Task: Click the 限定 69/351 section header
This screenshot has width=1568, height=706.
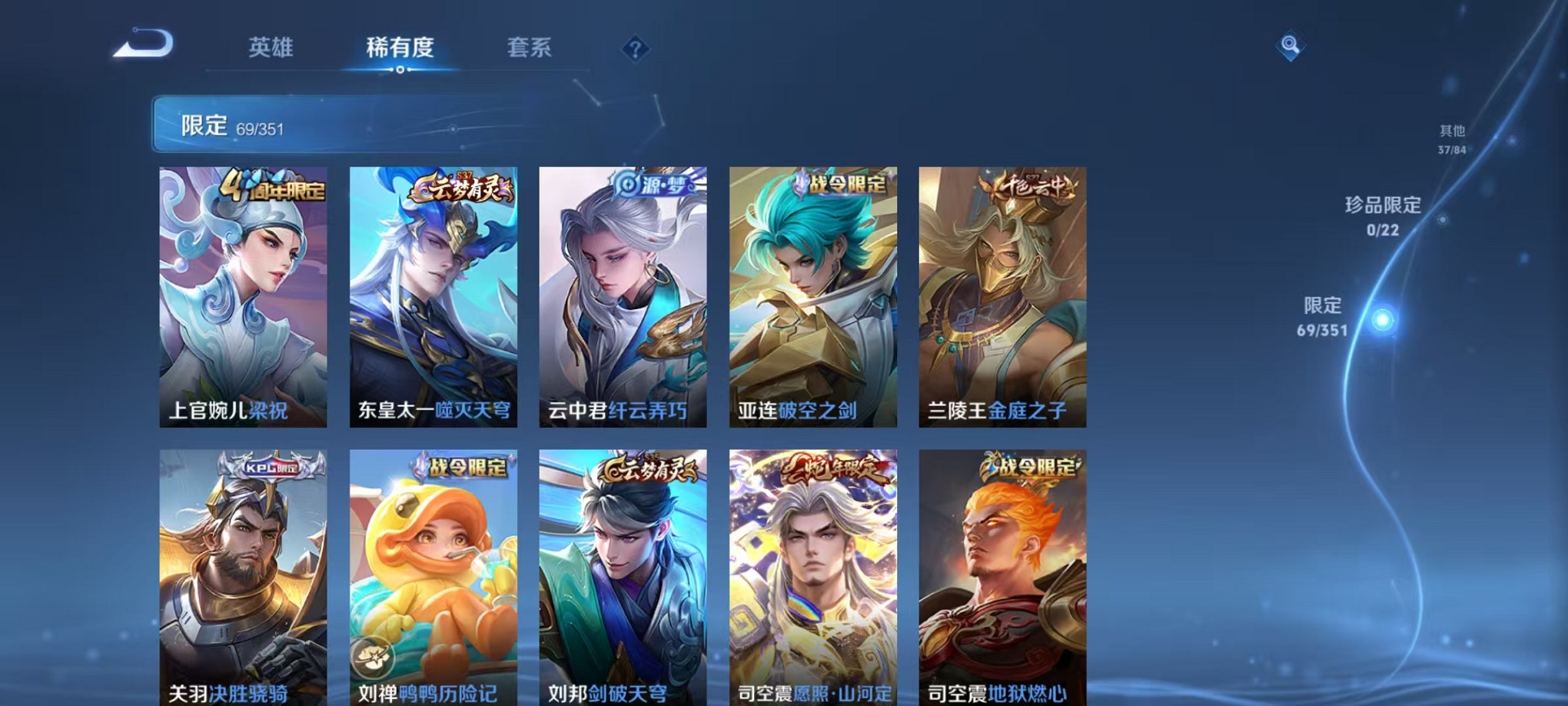Action: tap(231, 125)
